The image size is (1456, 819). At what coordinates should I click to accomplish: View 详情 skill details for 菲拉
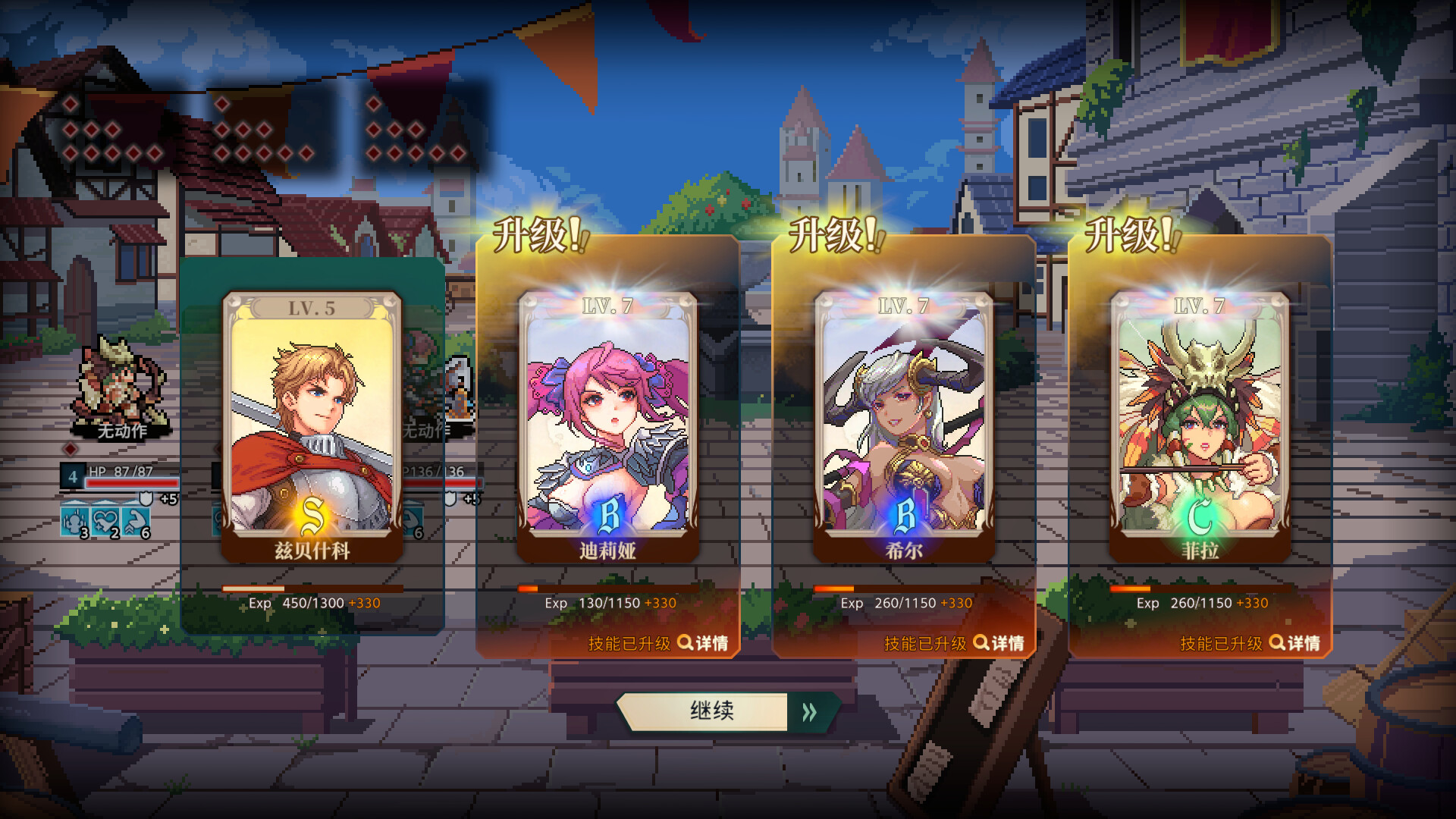1294,643
